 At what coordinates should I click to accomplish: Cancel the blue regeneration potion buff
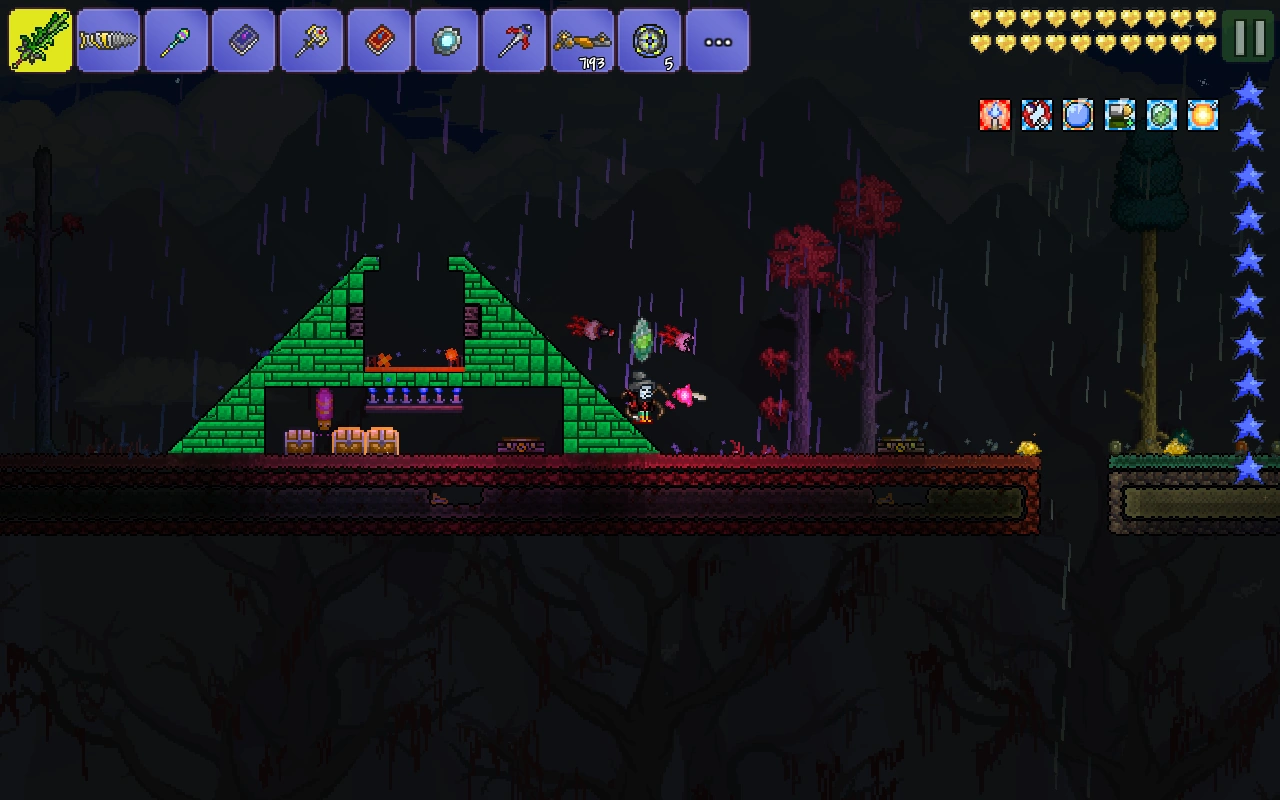point(1076,115)
